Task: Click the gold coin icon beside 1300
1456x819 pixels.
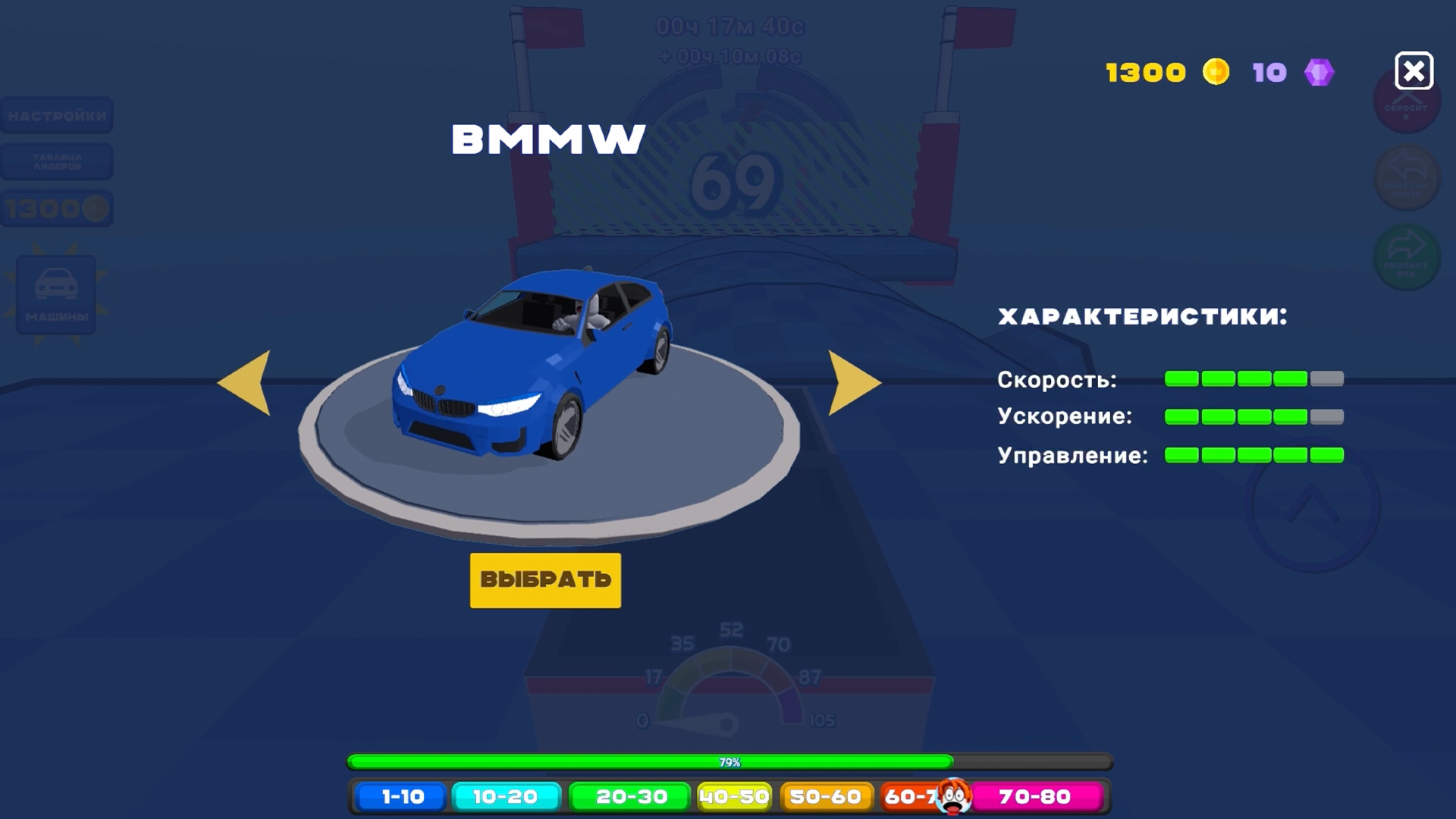Action: pyautogui.click(x=1218, y=71)
